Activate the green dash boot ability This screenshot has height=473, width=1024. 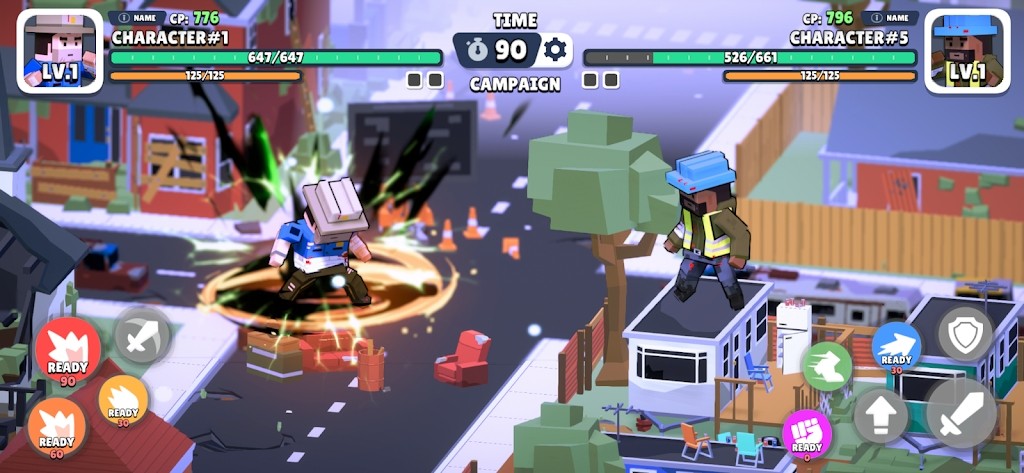click(x=827, y=367)
